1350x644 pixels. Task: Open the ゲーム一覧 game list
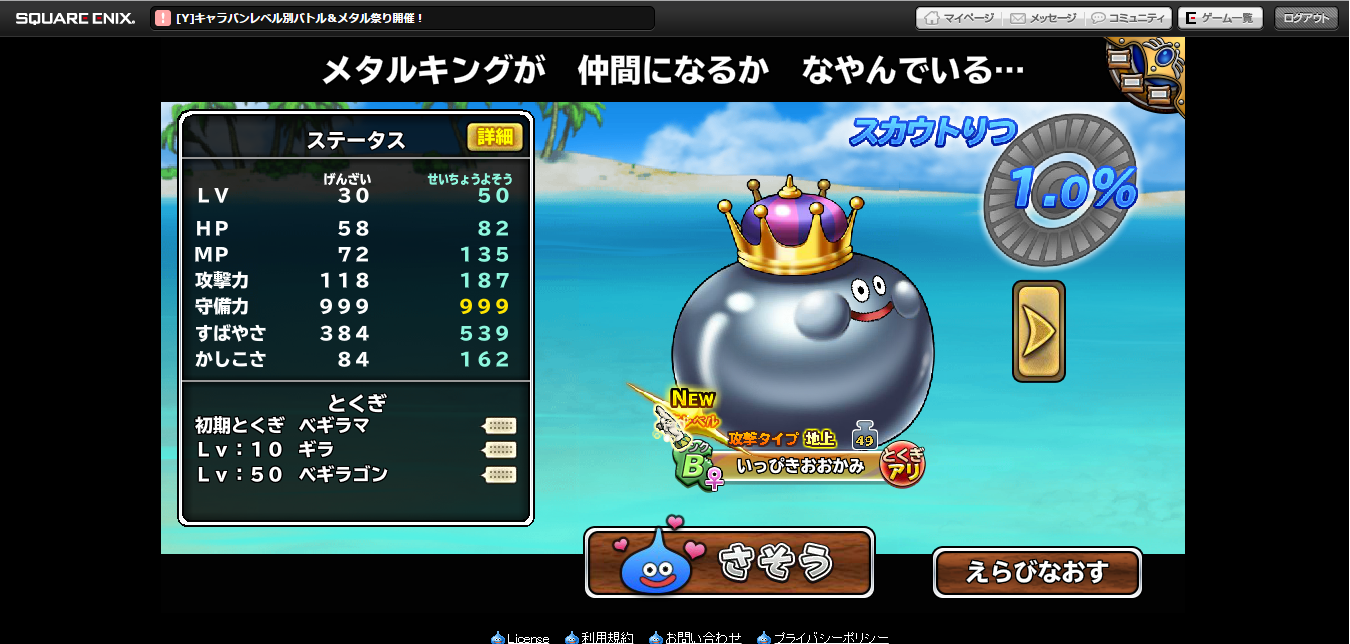[1220, 18]
